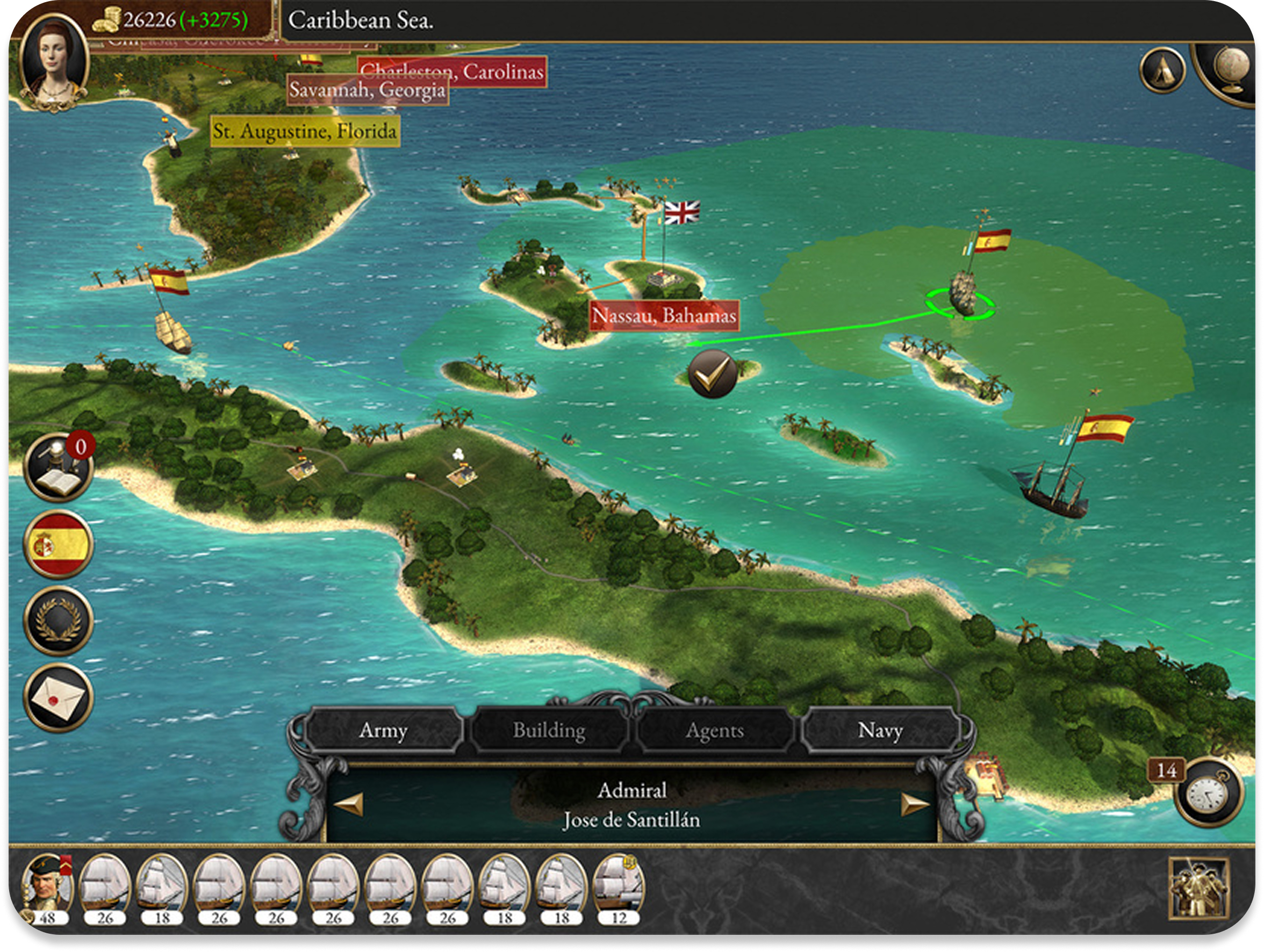Open the globe world map button
Screen dimensions: 1264x952
[1229, 71]
